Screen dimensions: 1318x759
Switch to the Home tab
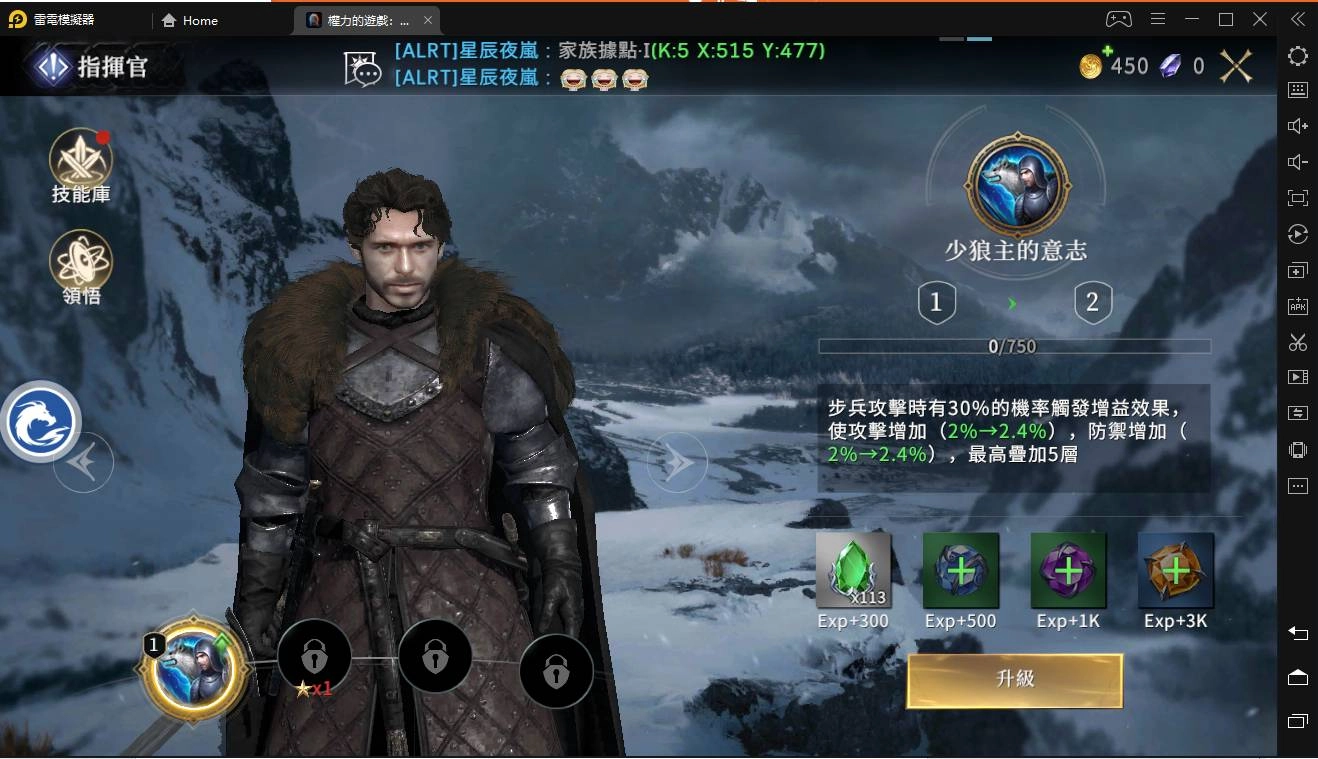pos(189,20)
